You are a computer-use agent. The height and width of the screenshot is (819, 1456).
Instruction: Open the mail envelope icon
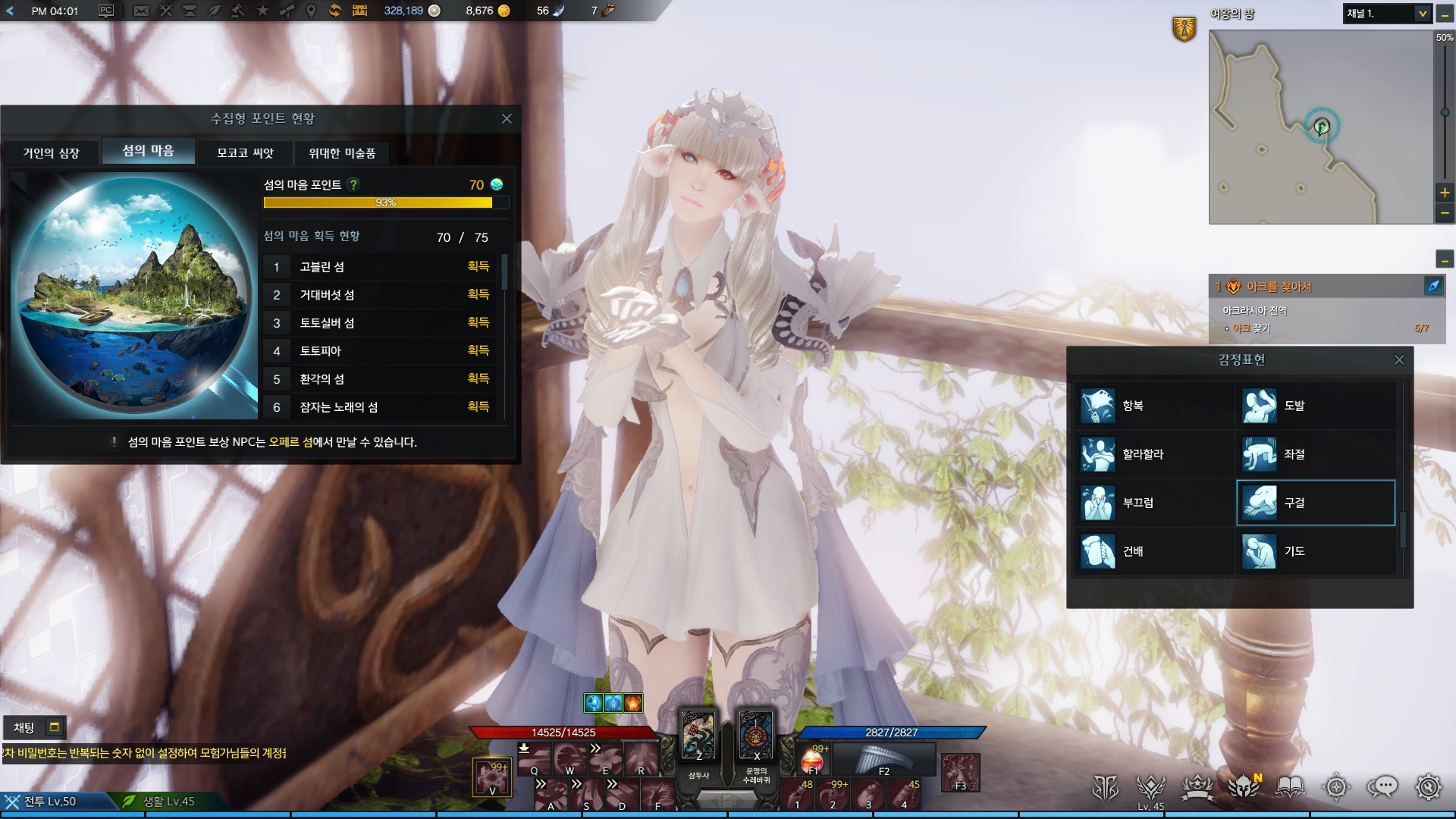pyautogui.click(x=141, y=11)
